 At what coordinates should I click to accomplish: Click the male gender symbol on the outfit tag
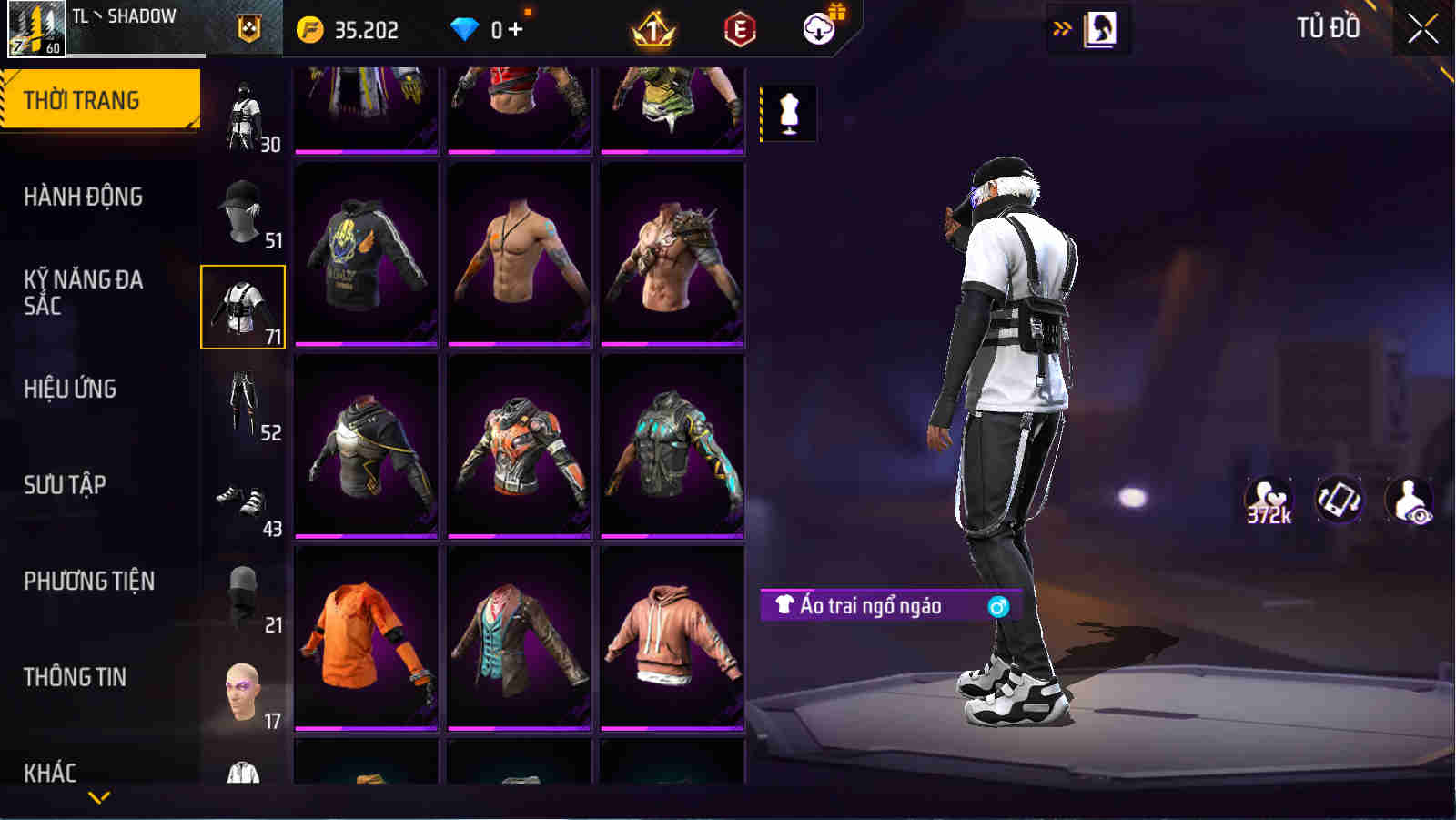pyautogui.click(x=997, y=606)
